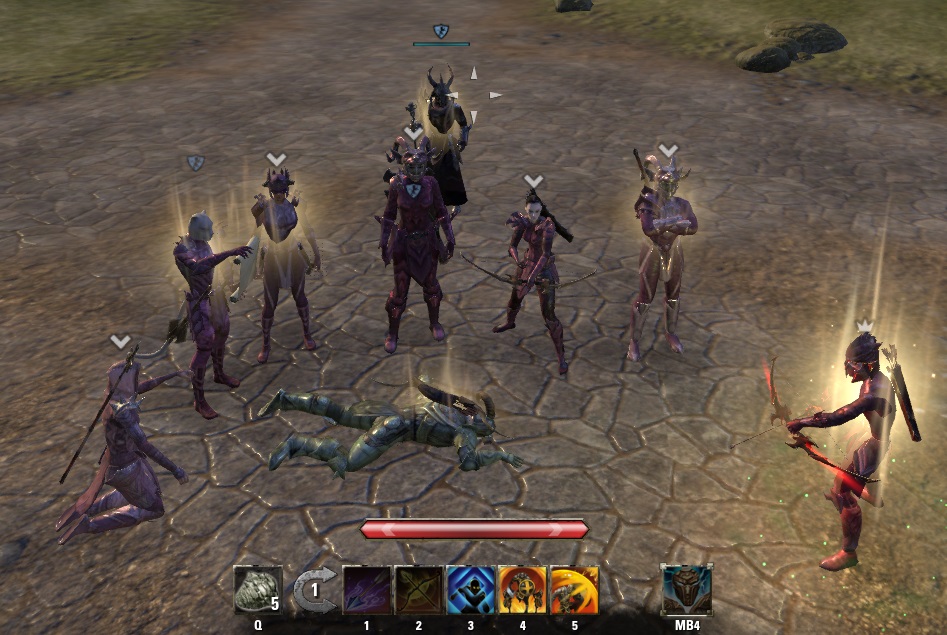Fire the armored helmet ultimate ability

(x=687, y=589)
